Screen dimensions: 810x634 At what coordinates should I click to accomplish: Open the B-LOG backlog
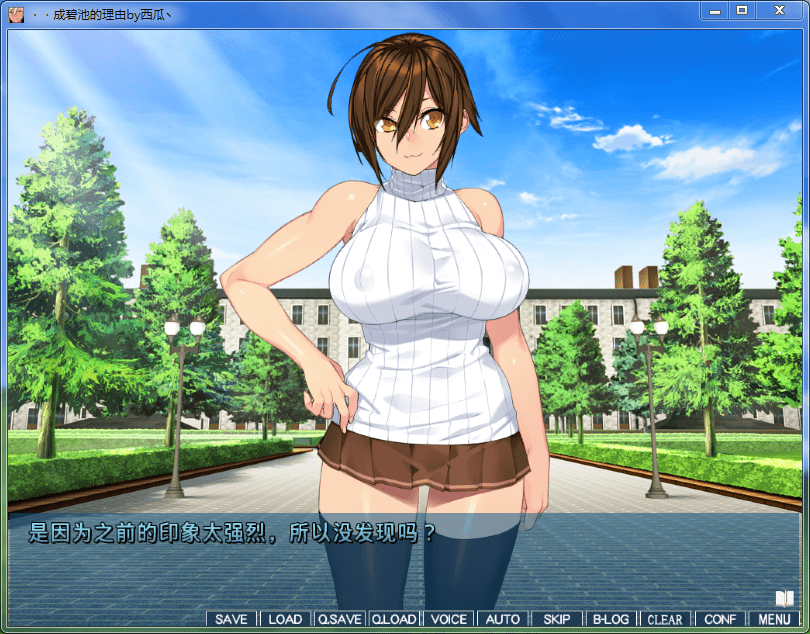[611, 619]
